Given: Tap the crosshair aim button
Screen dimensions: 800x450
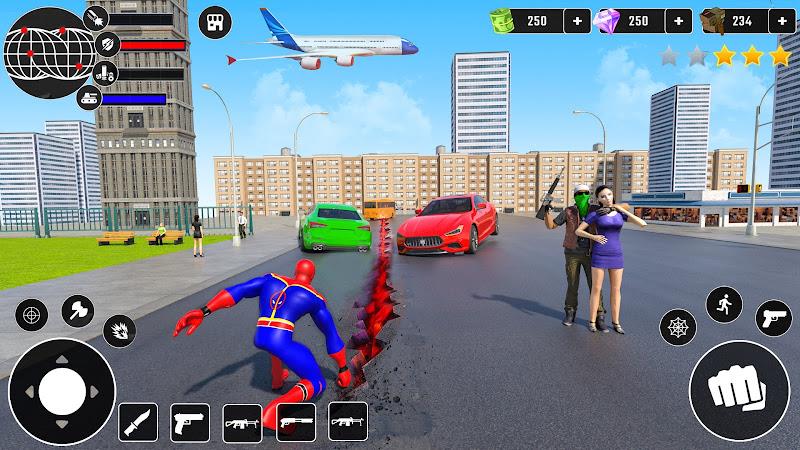Looking at the screenshot, I should [x=31, y=316].
